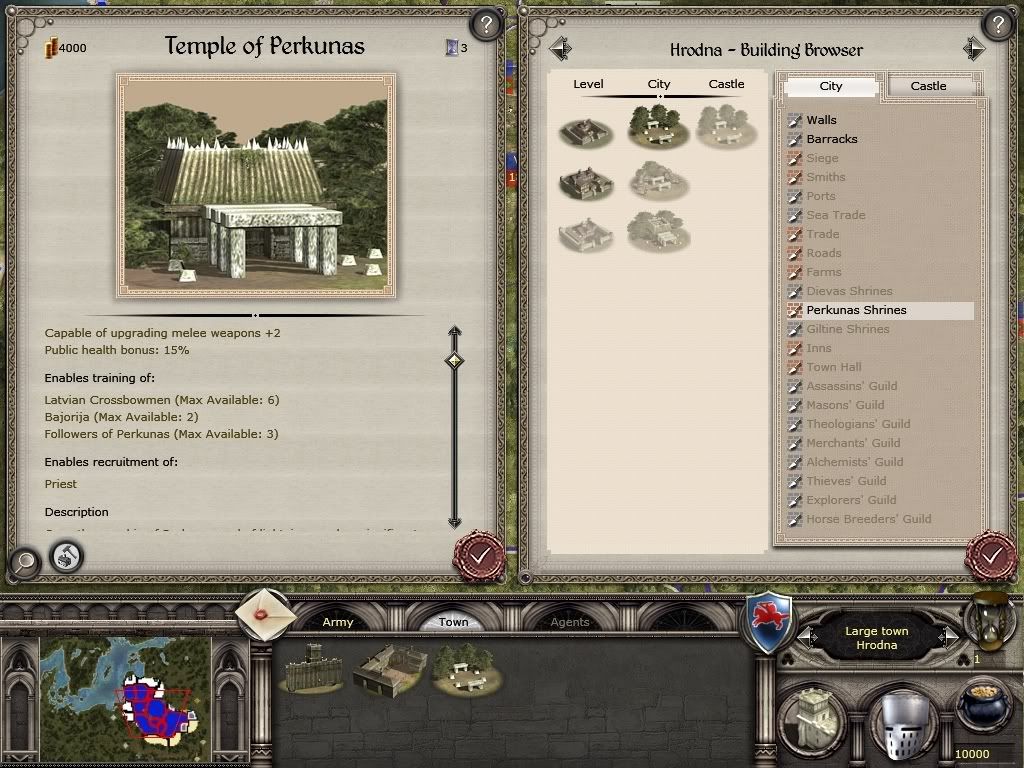
Task: Open the Army tab
Action: pos(338,622)
